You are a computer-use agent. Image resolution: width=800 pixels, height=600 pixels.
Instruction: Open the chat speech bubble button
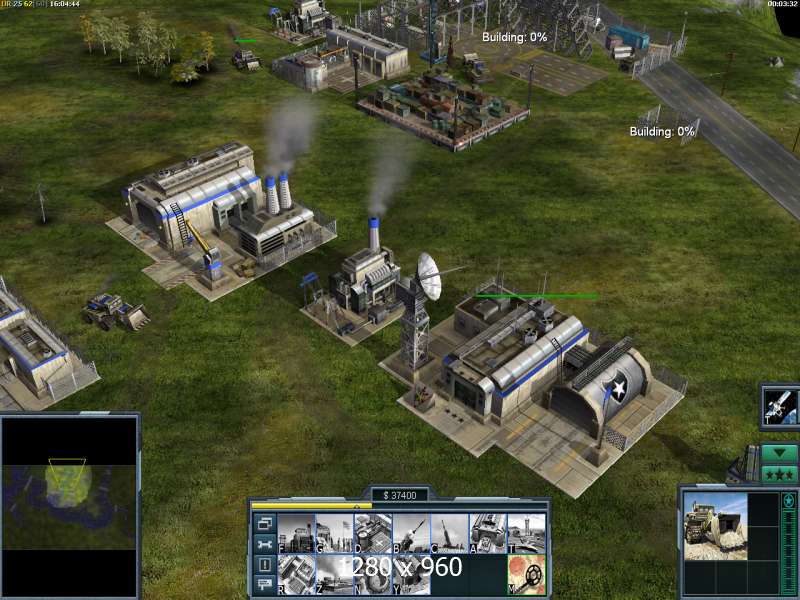[265, 585]
